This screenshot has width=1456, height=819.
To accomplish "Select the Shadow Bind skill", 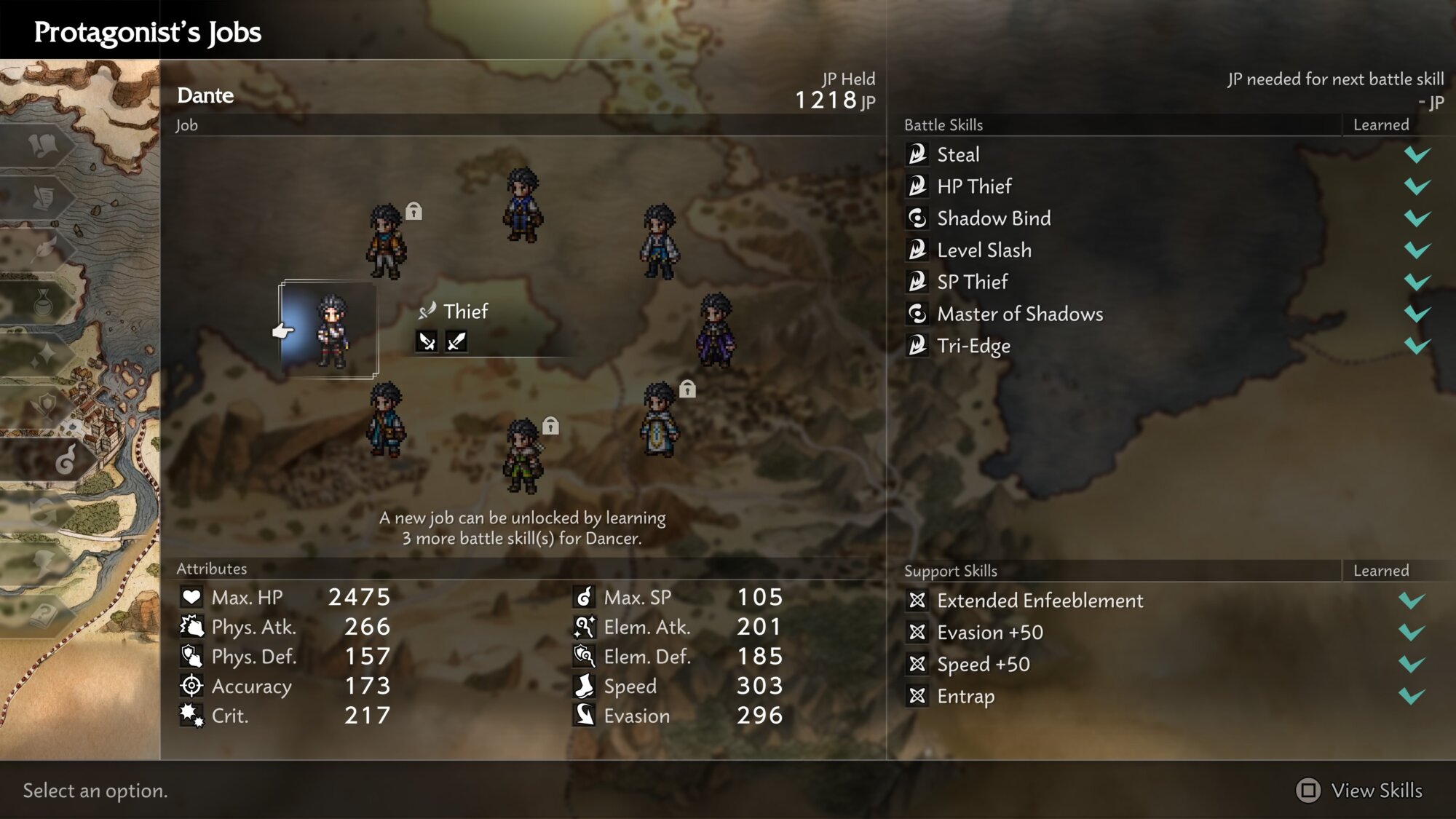I will point(994,218).
